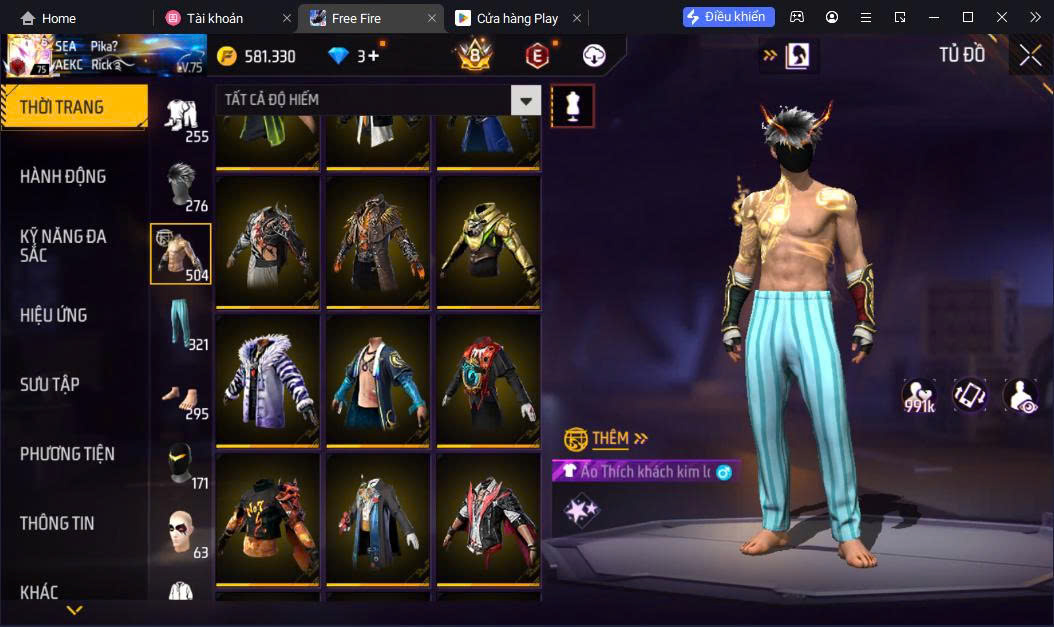Click the Điều khiển button

point(728,17)
